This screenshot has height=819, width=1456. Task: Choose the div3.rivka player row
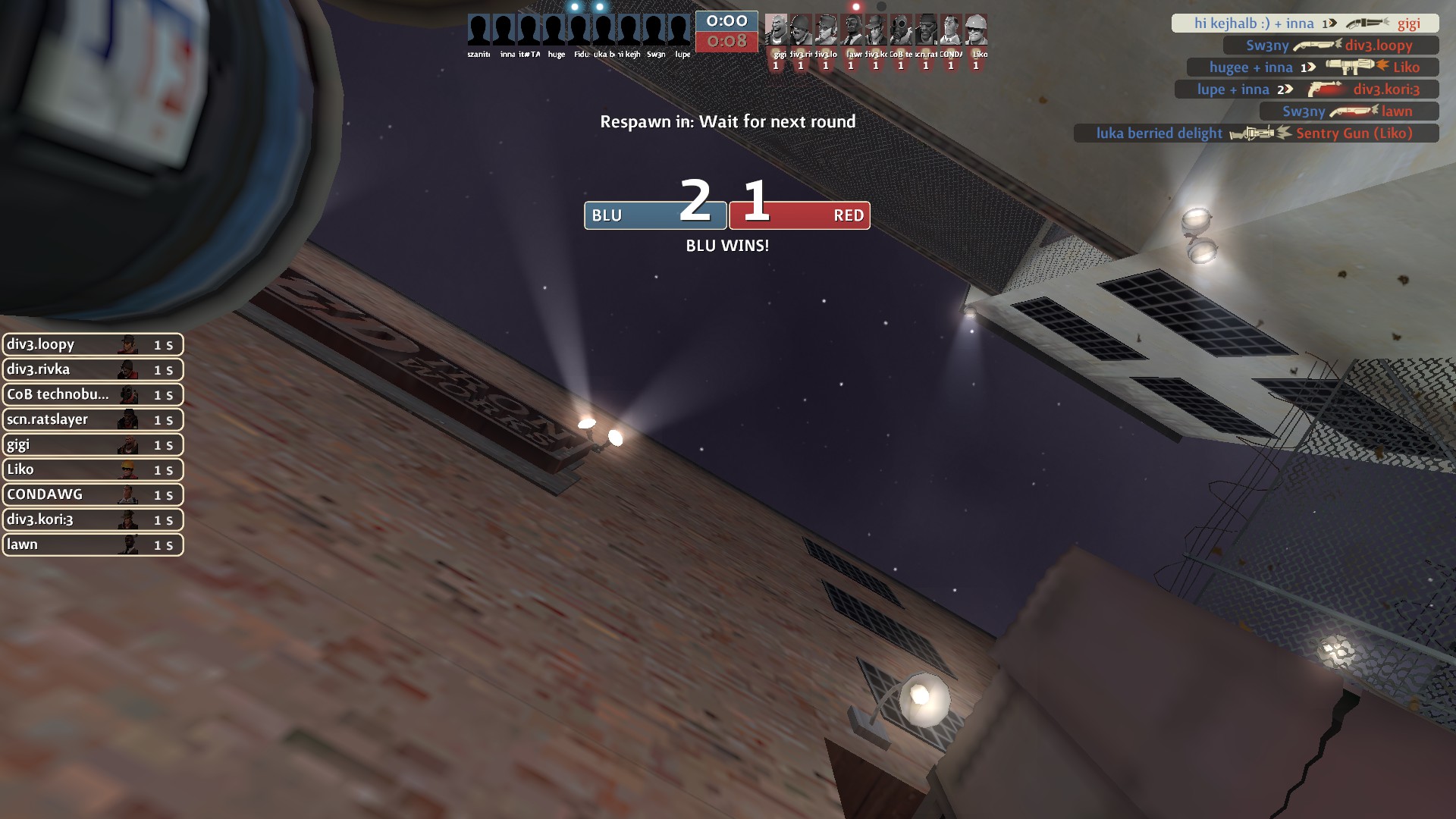click(93, 369)
